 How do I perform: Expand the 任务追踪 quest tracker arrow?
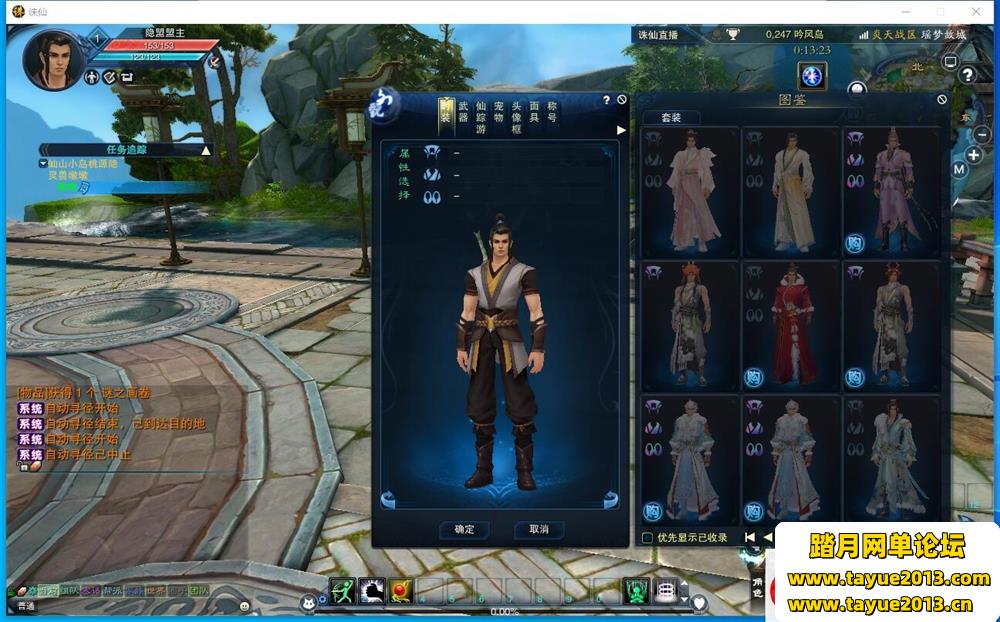point(206,150)
